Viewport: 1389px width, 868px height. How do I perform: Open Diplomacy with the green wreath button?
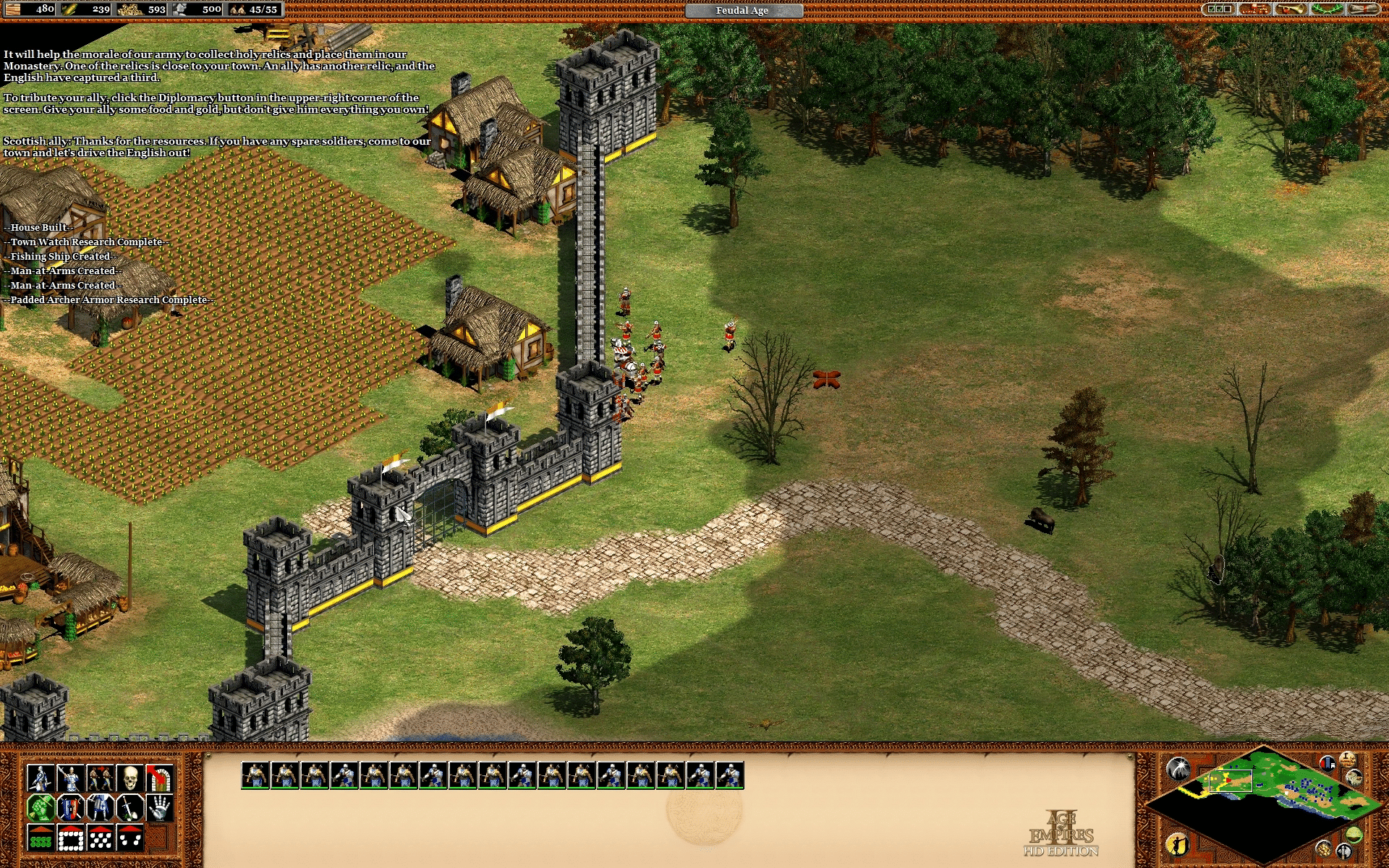1328,9
